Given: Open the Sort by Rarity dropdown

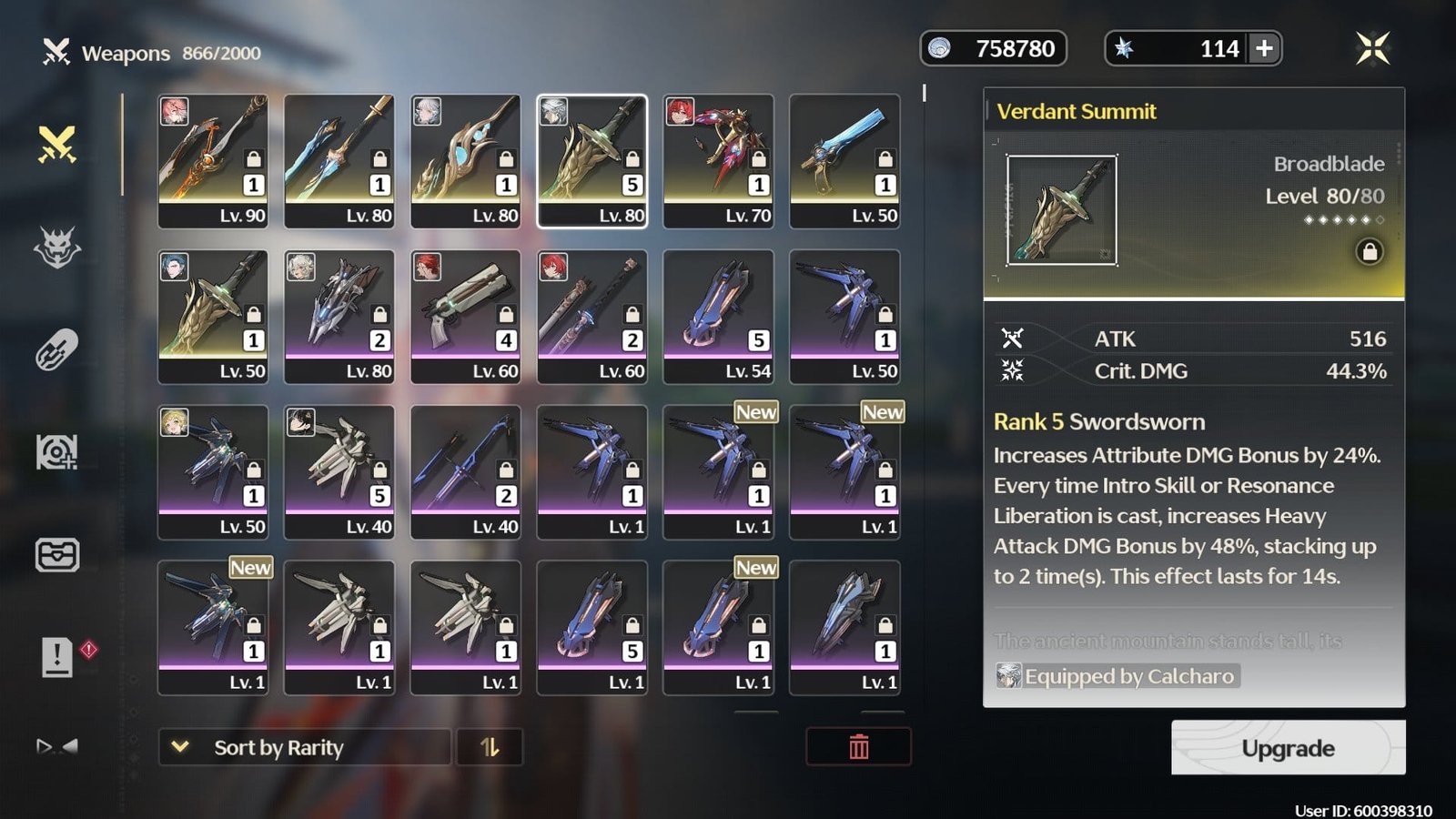Looking at the screenshot, I should 304,747.
